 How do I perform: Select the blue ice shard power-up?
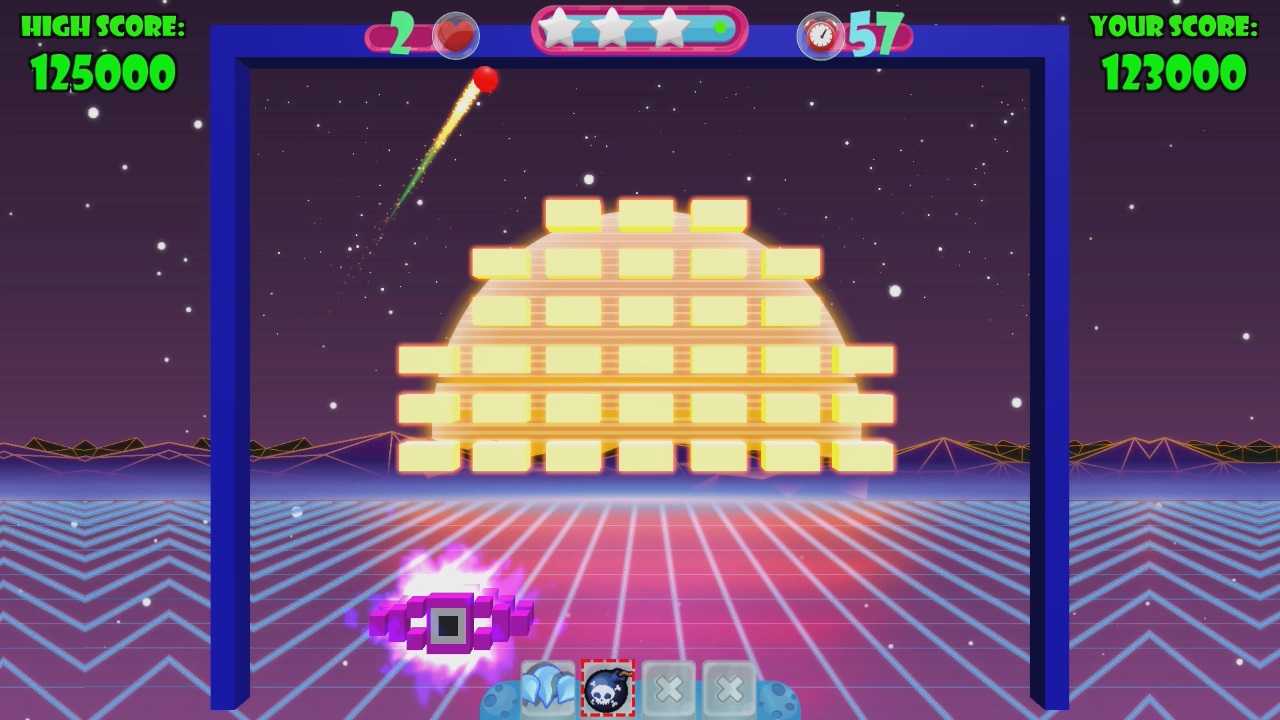(548, 688)
